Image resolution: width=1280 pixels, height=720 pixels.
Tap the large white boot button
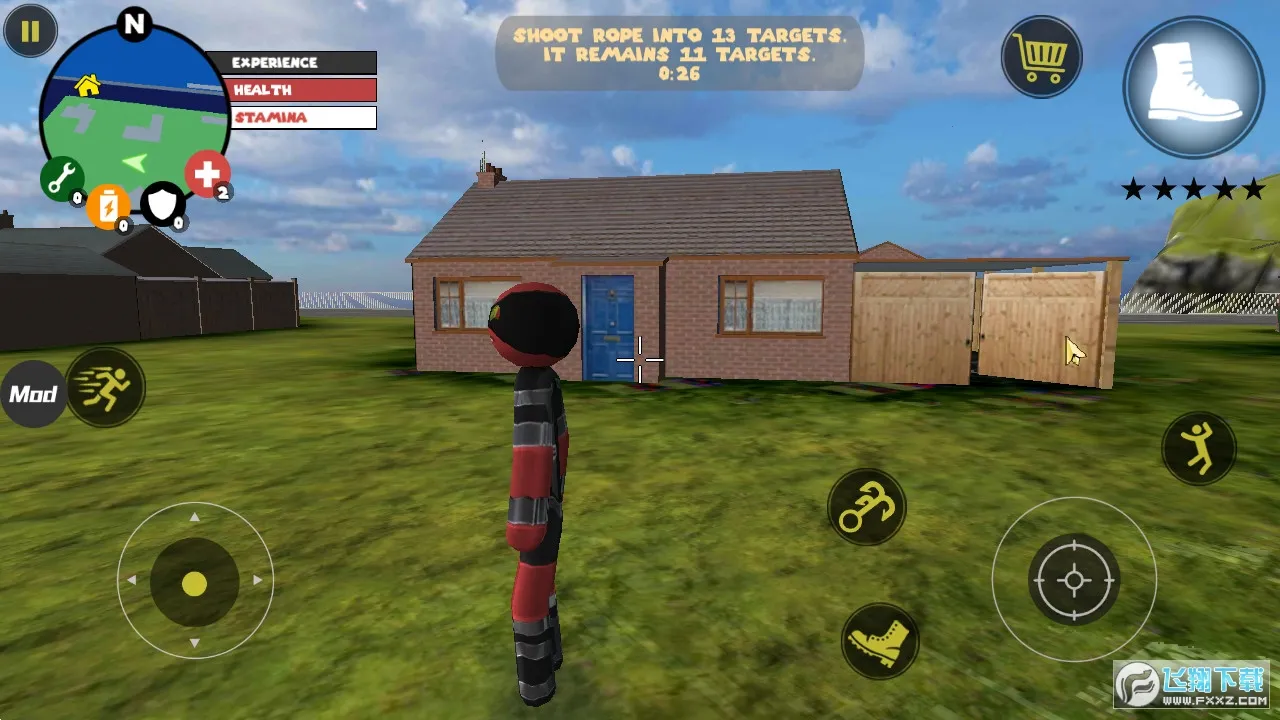coord(1193,87)
